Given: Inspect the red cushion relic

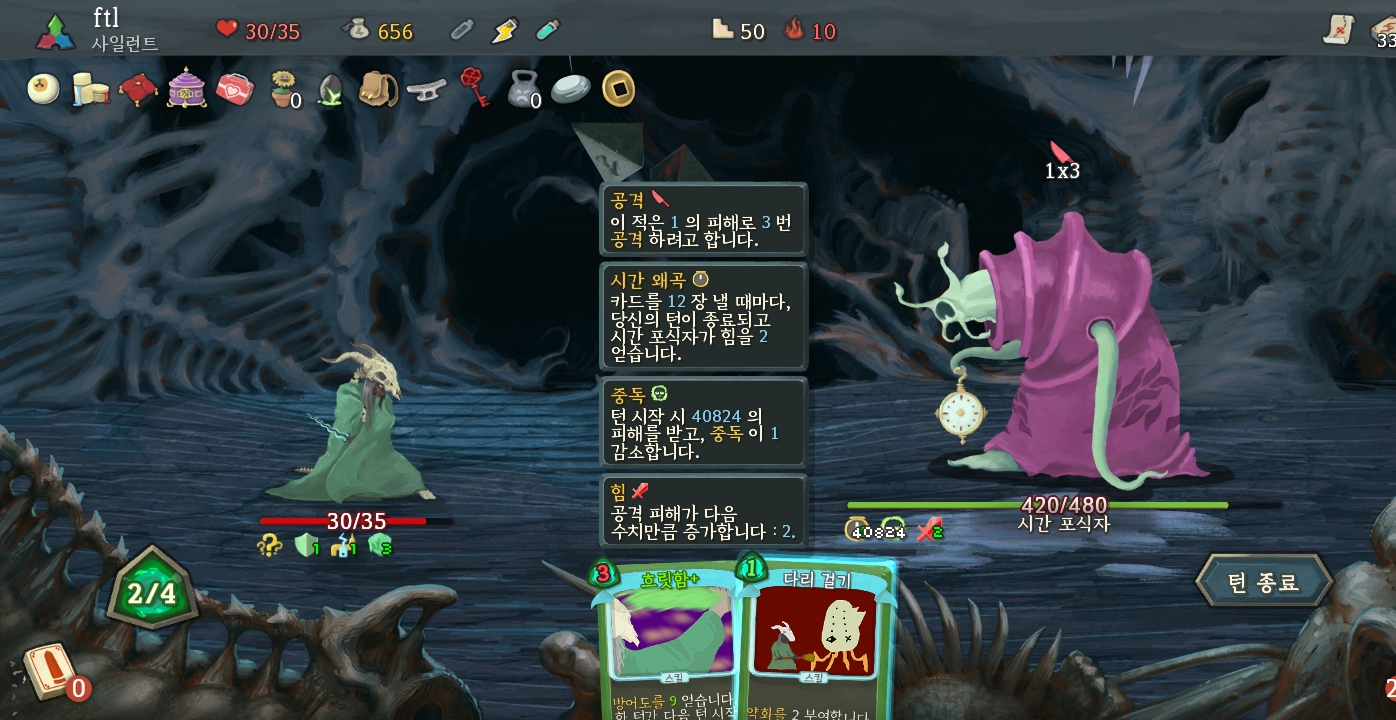Looking at the screenshot, I should coord(138,89).
